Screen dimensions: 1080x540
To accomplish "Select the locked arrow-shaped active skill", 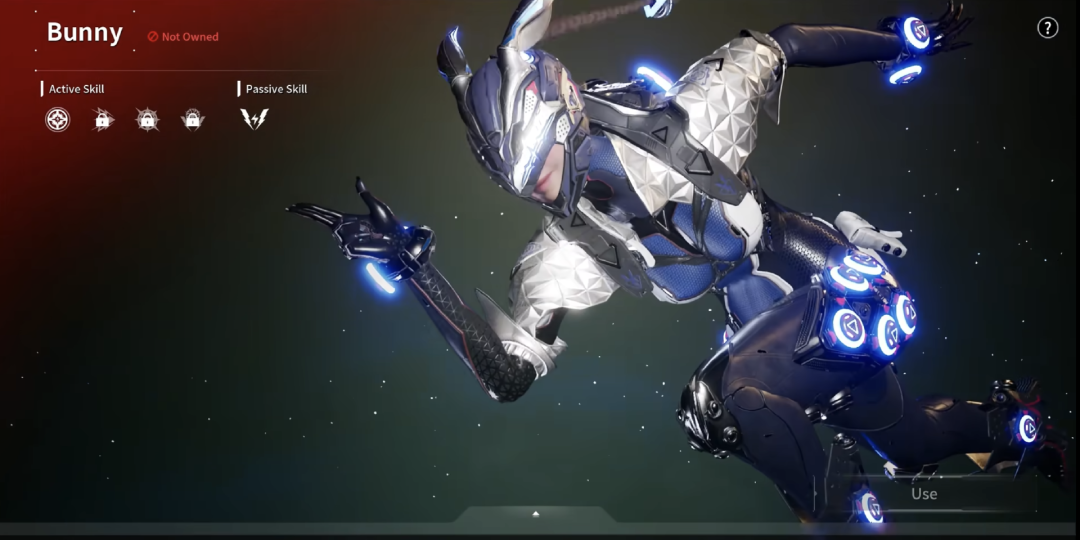I will pyautogui.click(x=102, y=120).
